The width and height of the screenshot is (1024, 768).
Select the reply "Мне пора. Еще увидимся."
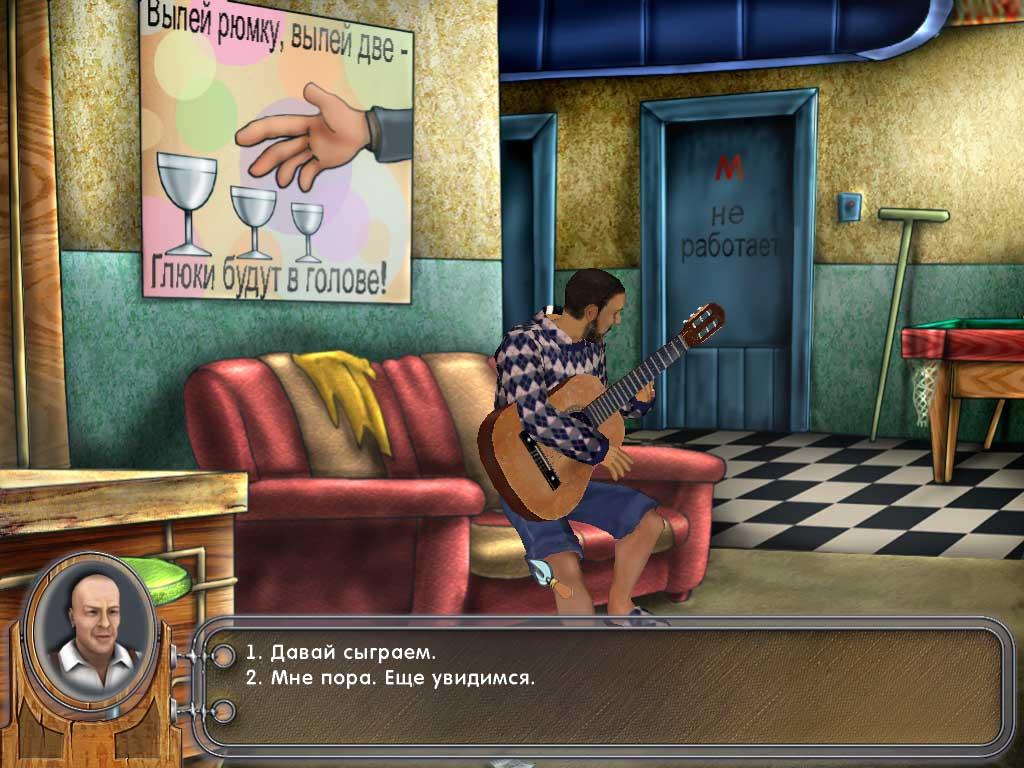391,678
